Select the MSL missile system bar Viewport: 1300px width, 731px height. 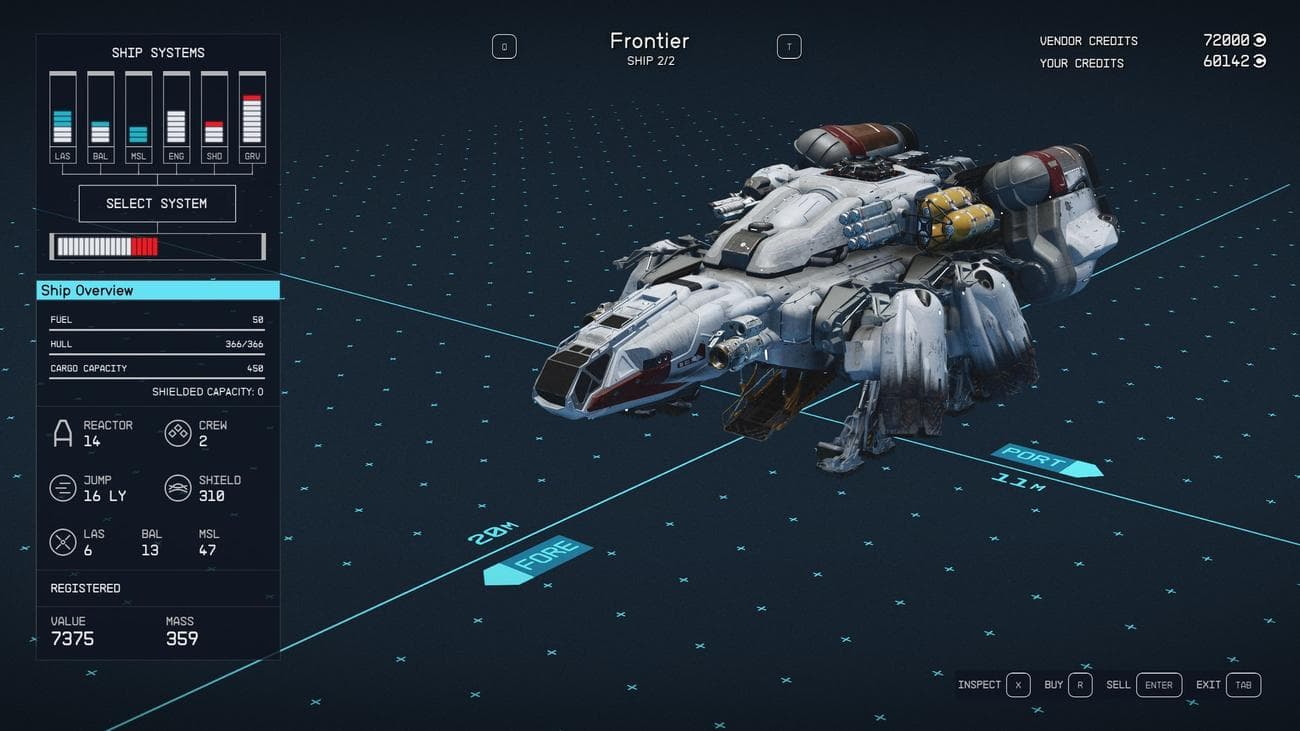[x=138, y=110]
